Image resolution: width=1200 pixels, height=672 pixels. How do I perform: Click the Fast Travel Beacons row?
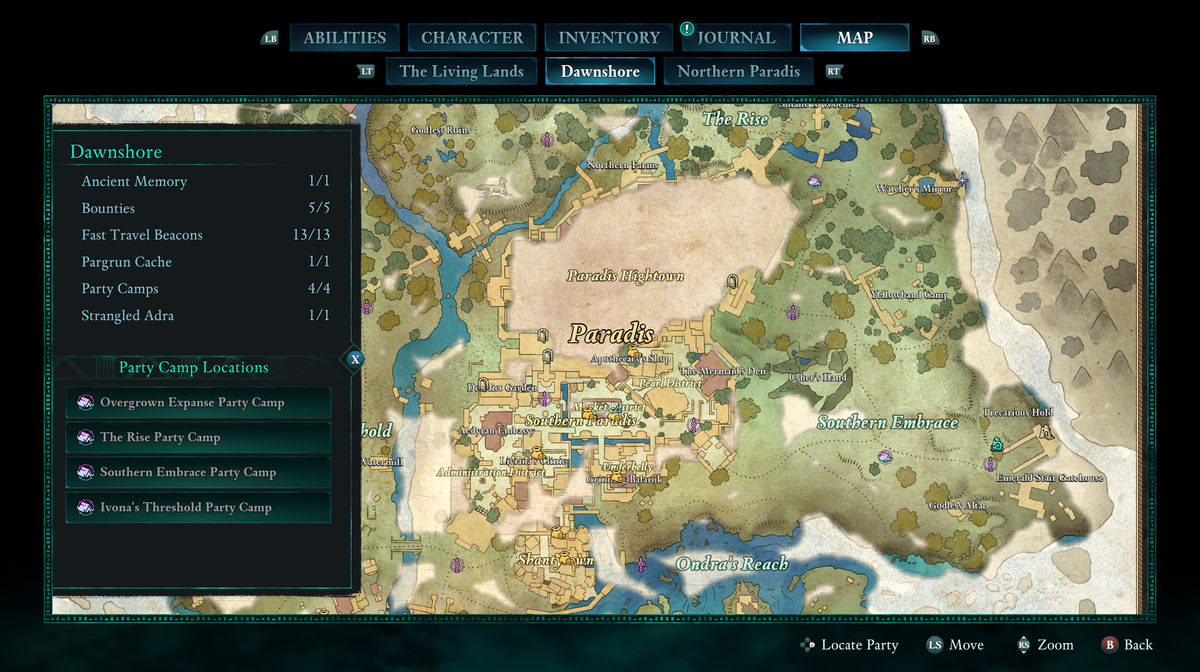coord(205,235)
